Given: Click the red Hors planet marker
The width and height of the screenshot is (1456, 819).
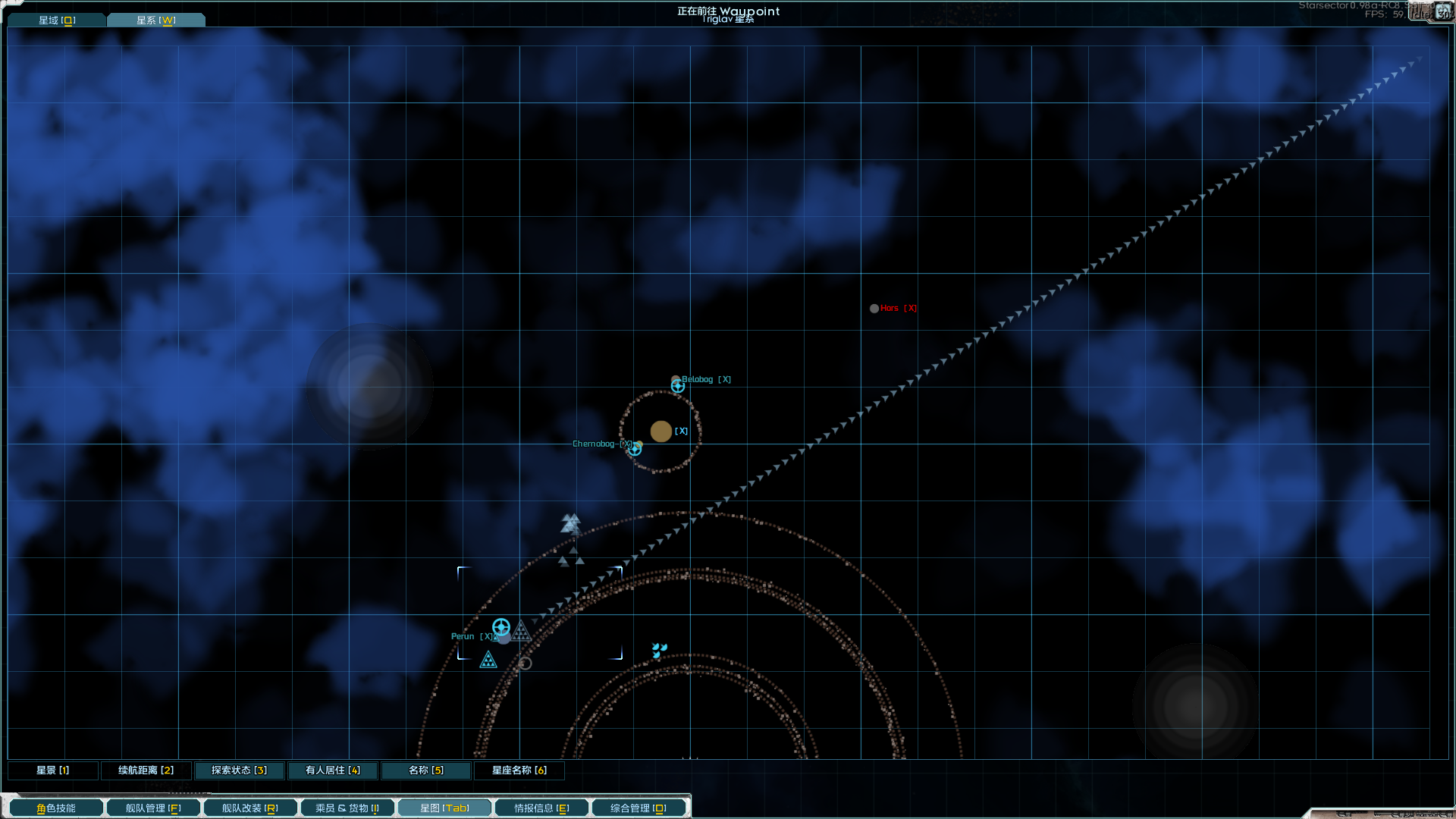Looking at the screenshot, I should (874, 308).
